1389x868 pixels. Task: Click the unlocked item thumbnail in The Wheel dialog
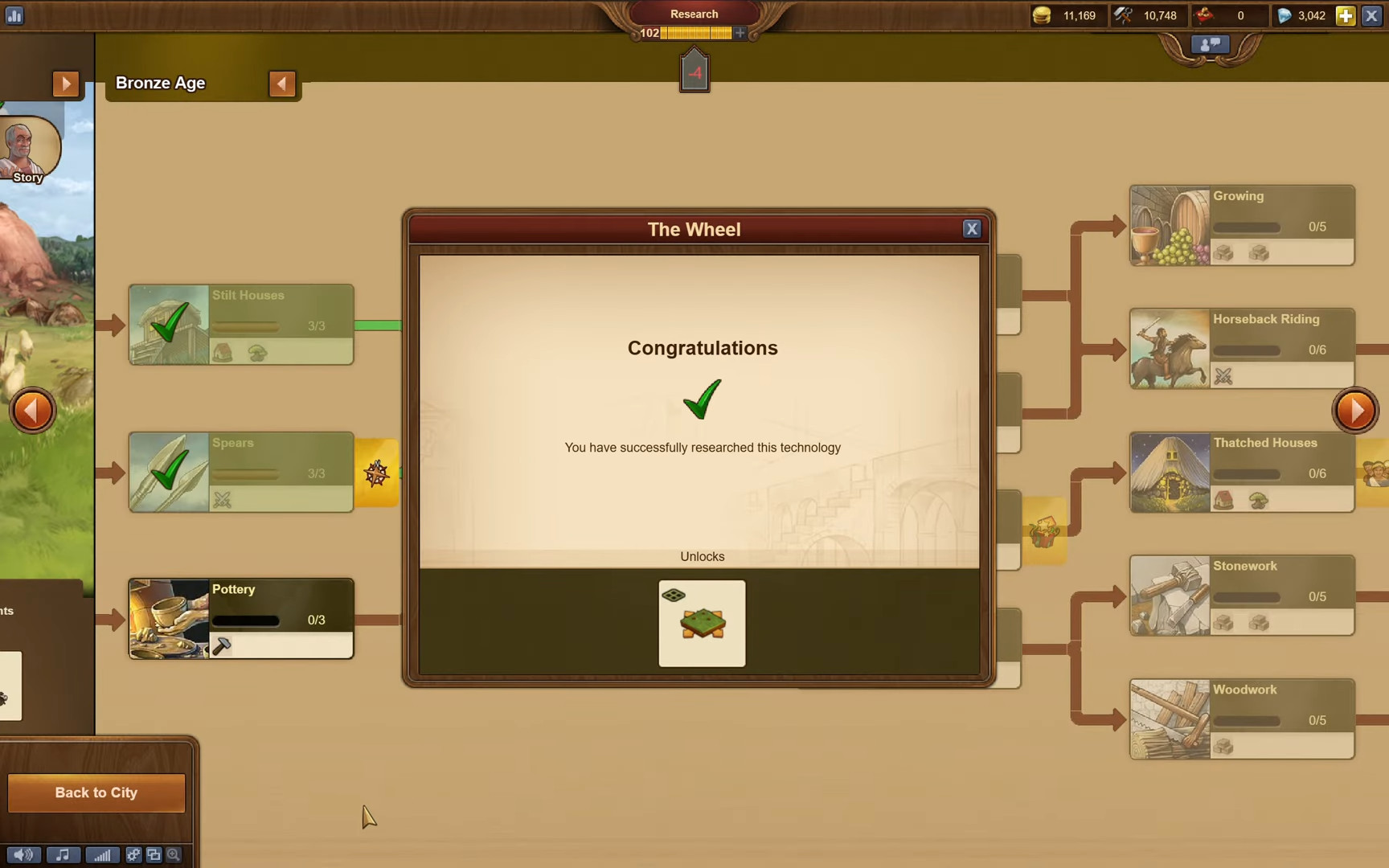coord(701,623)
